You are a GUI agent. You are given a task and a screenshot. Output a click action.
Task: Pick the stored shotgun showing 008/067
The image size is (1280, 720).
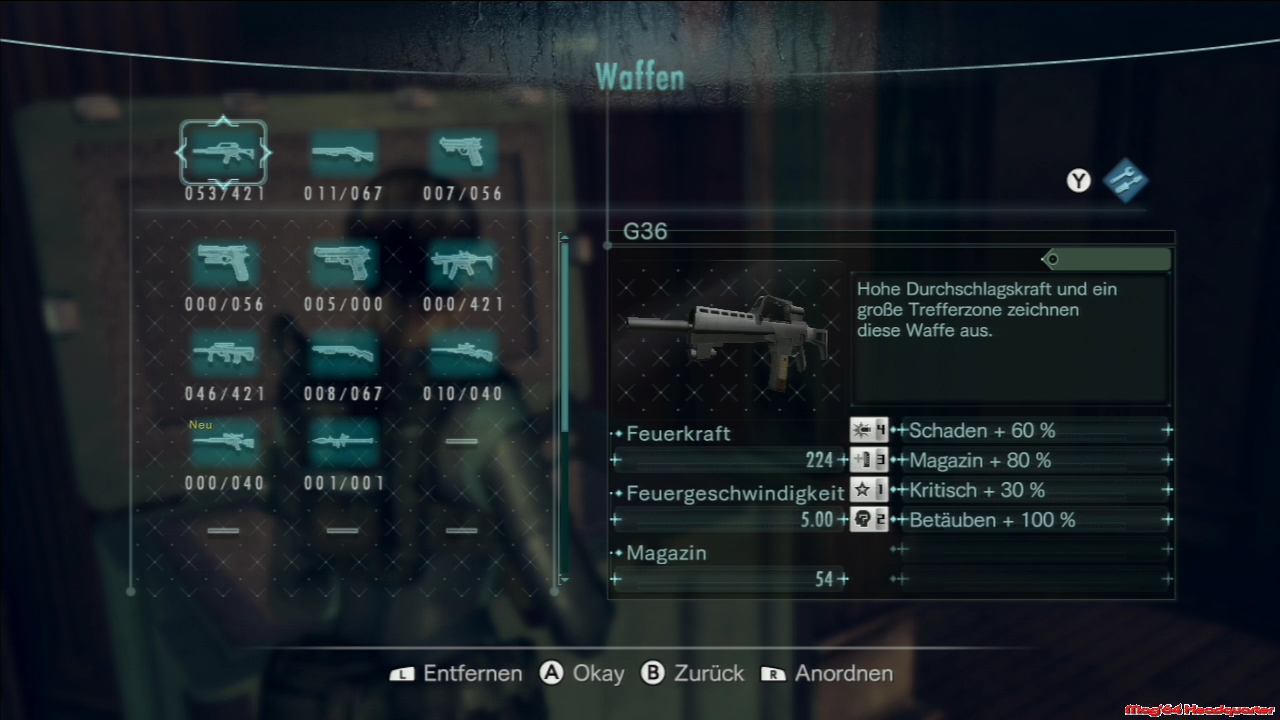point(343,352)
